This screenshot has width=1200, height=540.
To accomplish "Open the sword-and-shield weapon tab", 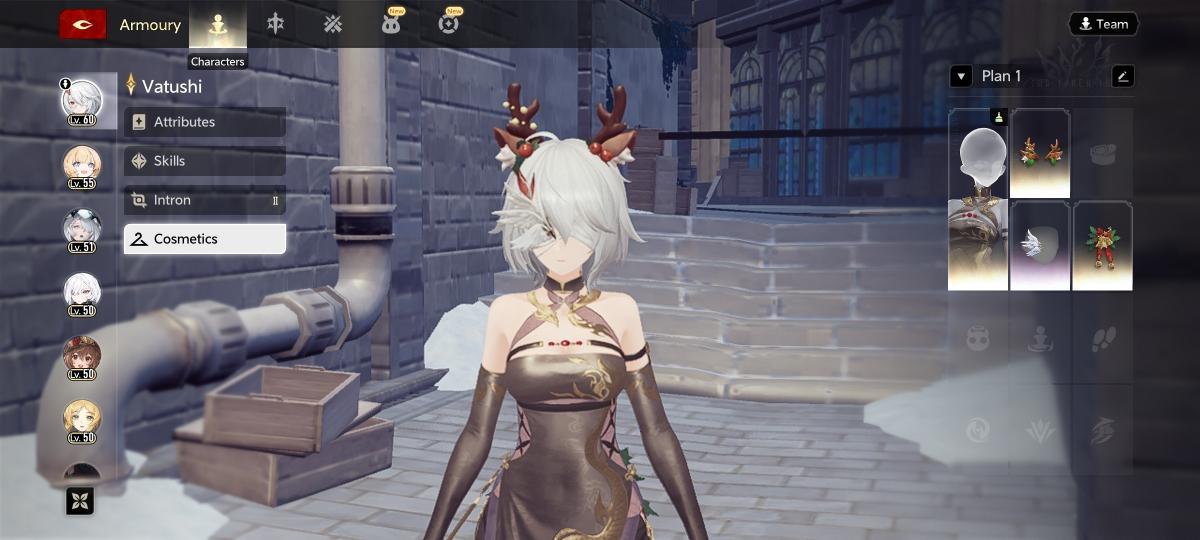I will 275,25.
